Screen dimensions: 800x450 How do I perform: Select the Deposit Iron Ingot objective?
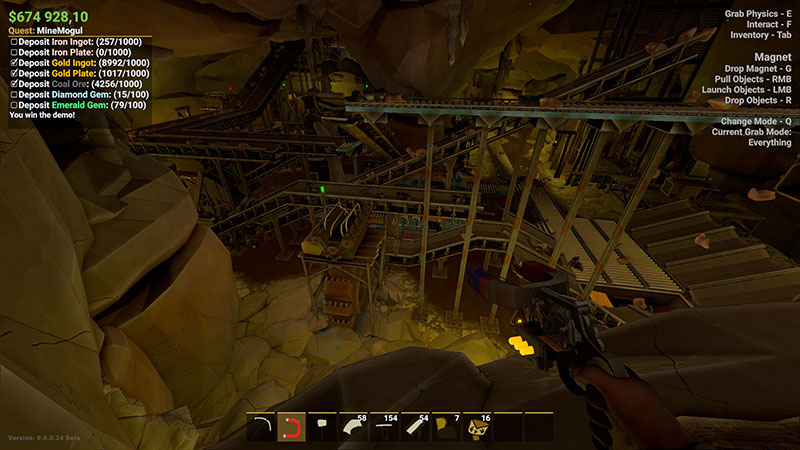(x=78, y=42)
